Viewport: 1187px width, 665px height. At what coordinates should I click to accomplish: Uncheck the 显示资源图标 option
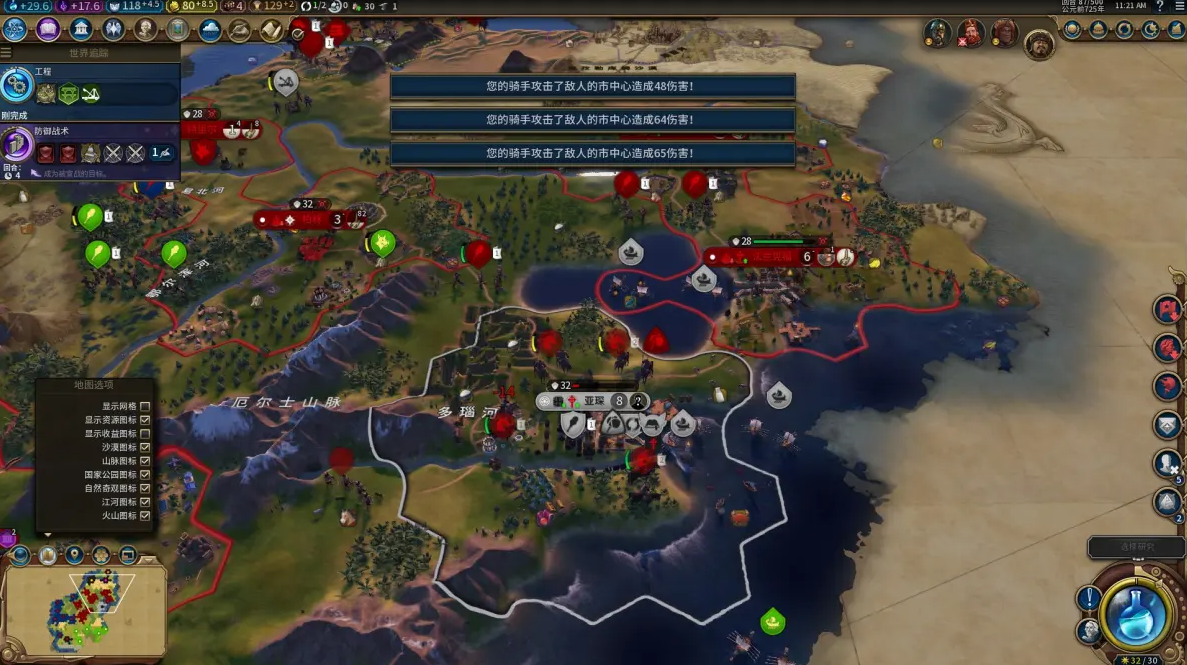(145, 420)
